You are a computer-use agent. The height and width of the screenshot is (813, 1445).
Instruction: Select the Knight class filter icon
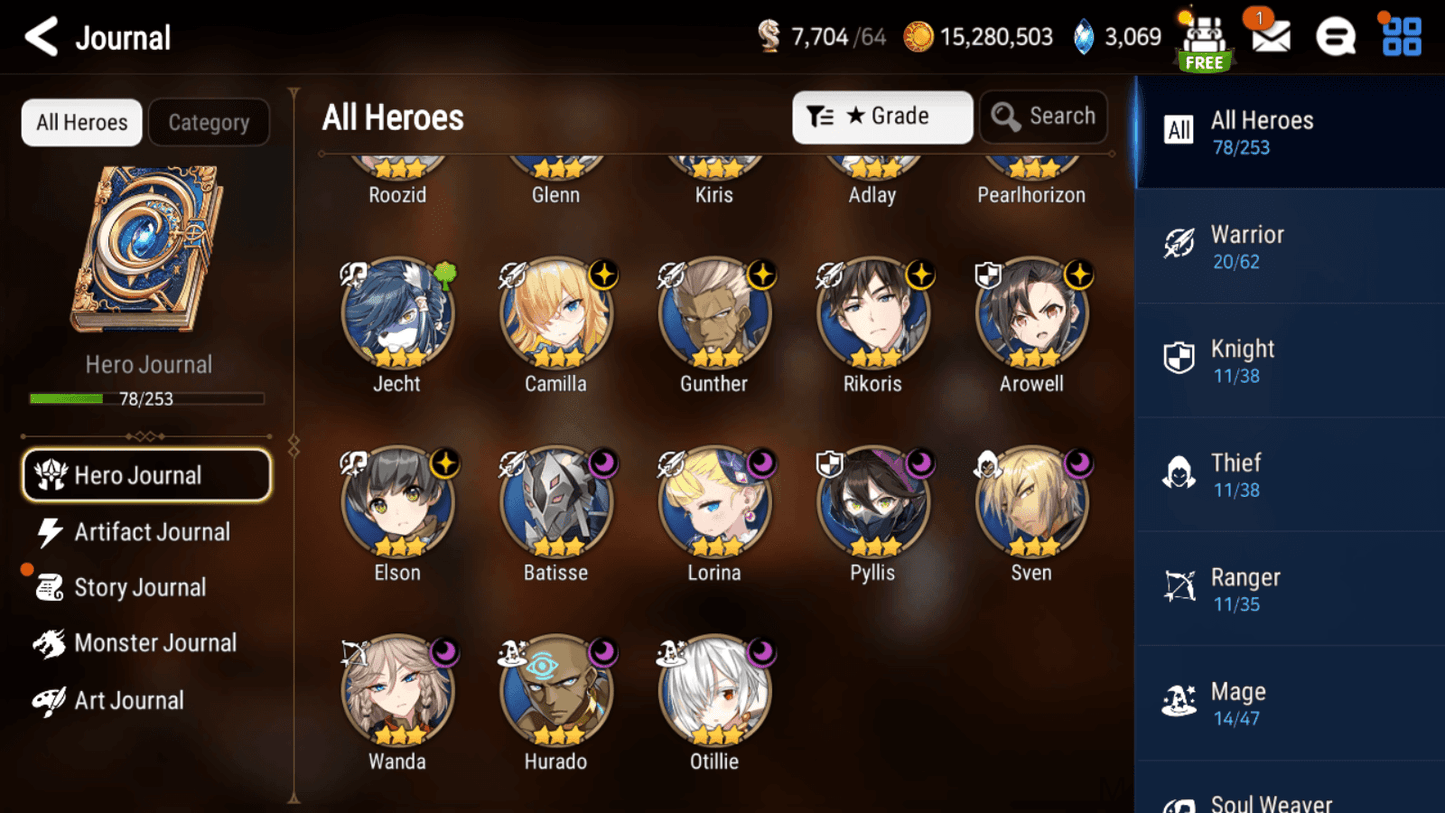click(1181, 357)
